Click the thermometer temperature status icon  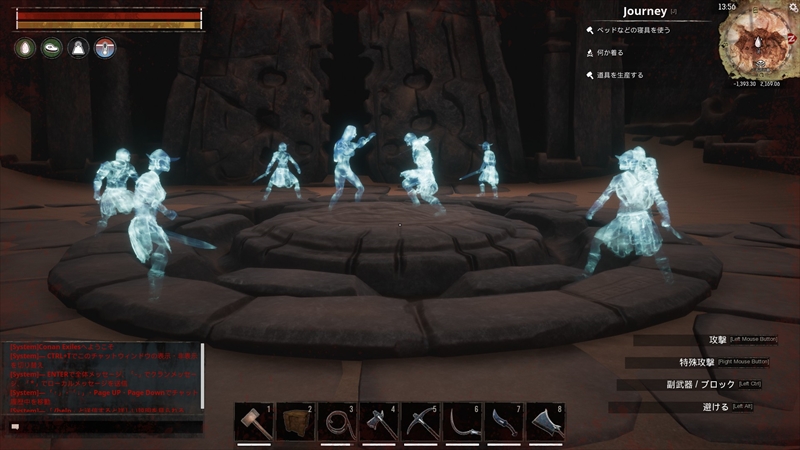pos(105,48)
